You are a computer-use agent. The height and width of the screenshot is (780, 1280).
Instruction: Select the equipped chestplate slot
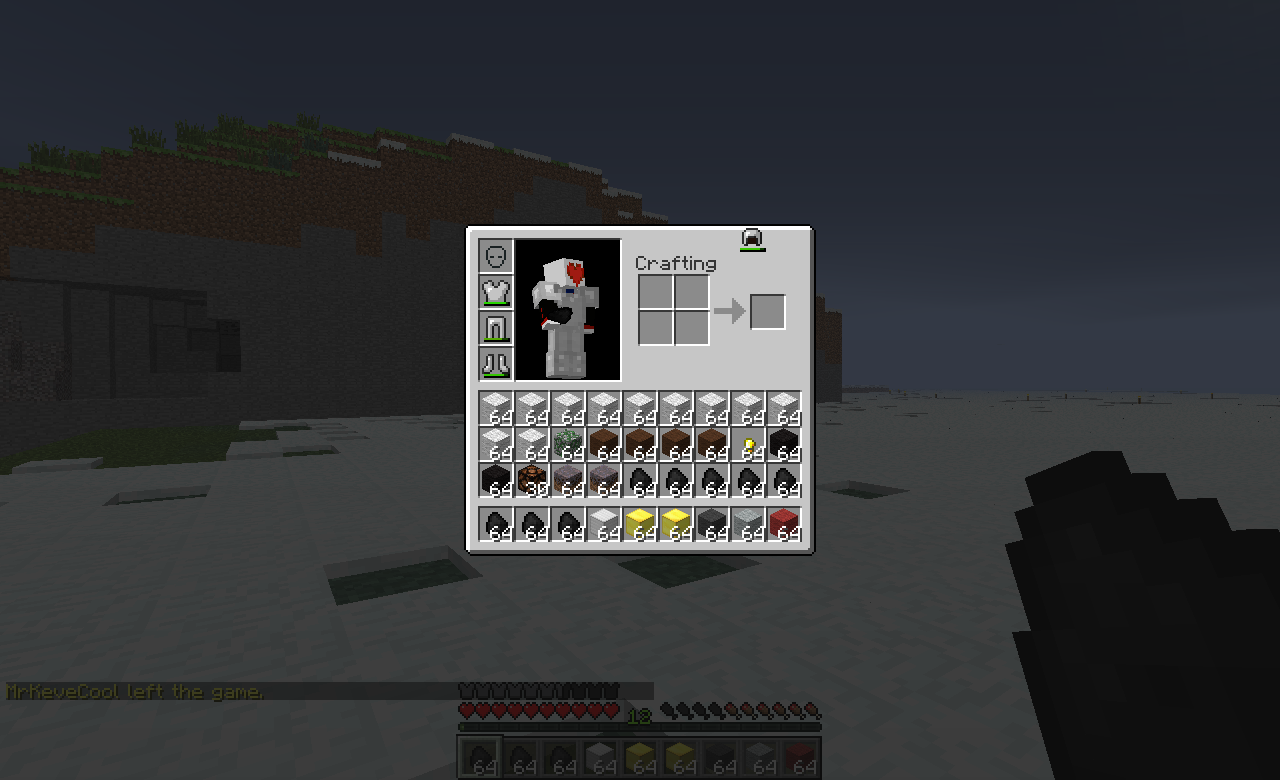pyautogui.click(x=495, y=293)
